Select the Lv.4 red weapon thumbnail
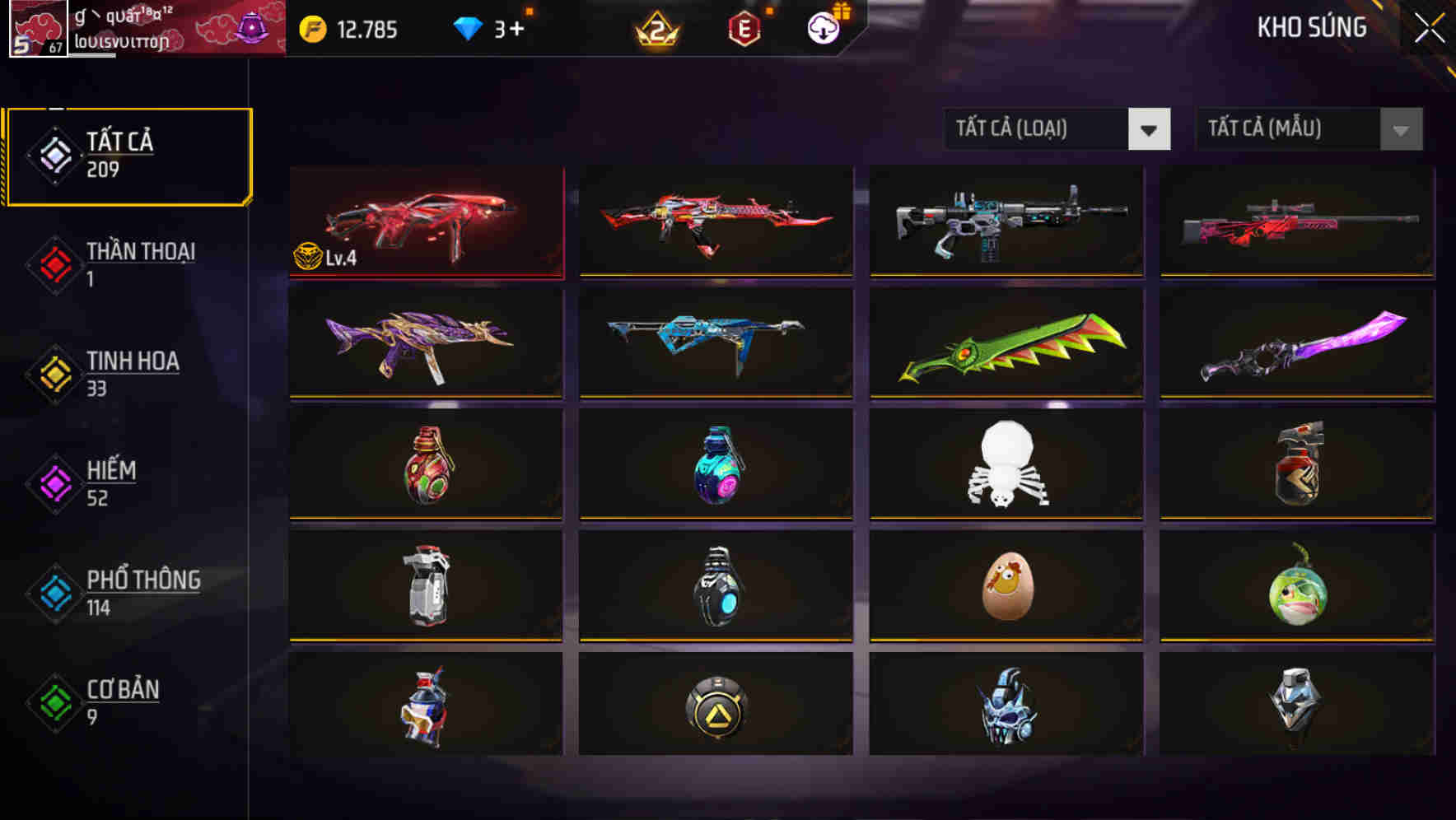Image resolution: width=1456 pixels, height=820 pixels. pyautogui.click(x=425, y=222)
